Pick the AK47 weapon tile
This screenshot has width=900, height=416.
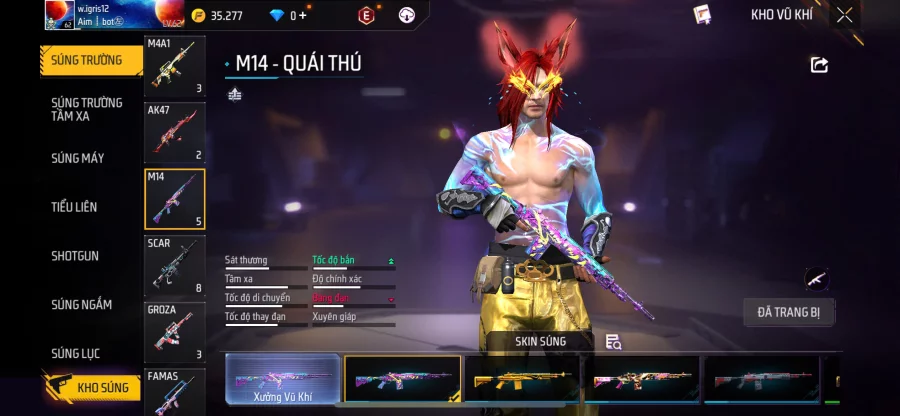click(x=175, y=132)
